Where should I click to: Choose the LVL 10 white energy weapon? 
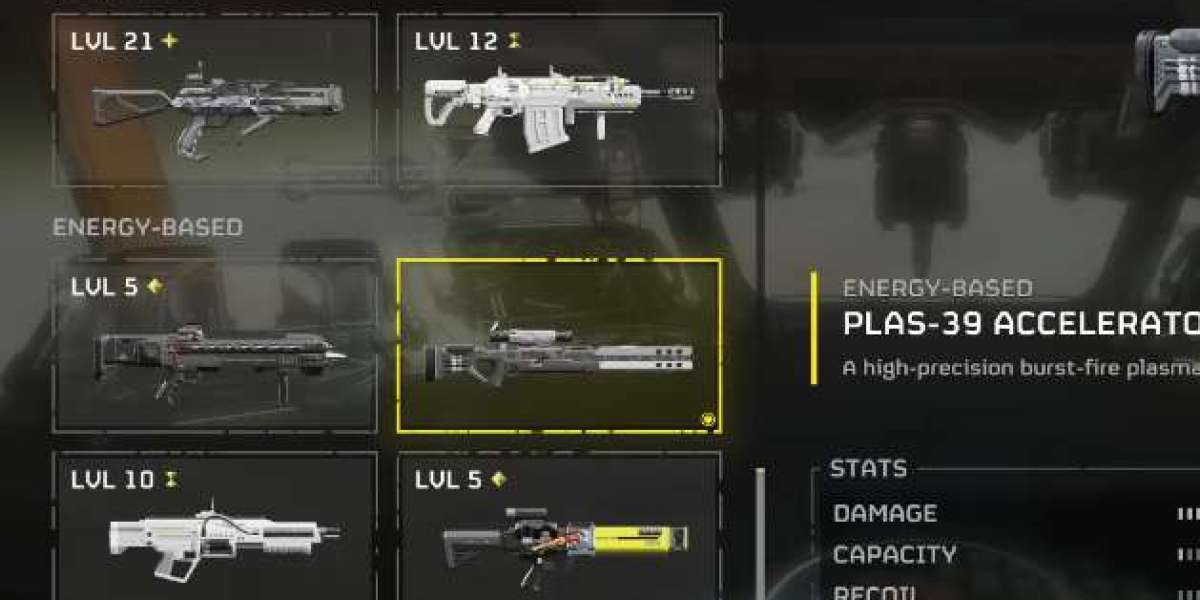[215, 528]
